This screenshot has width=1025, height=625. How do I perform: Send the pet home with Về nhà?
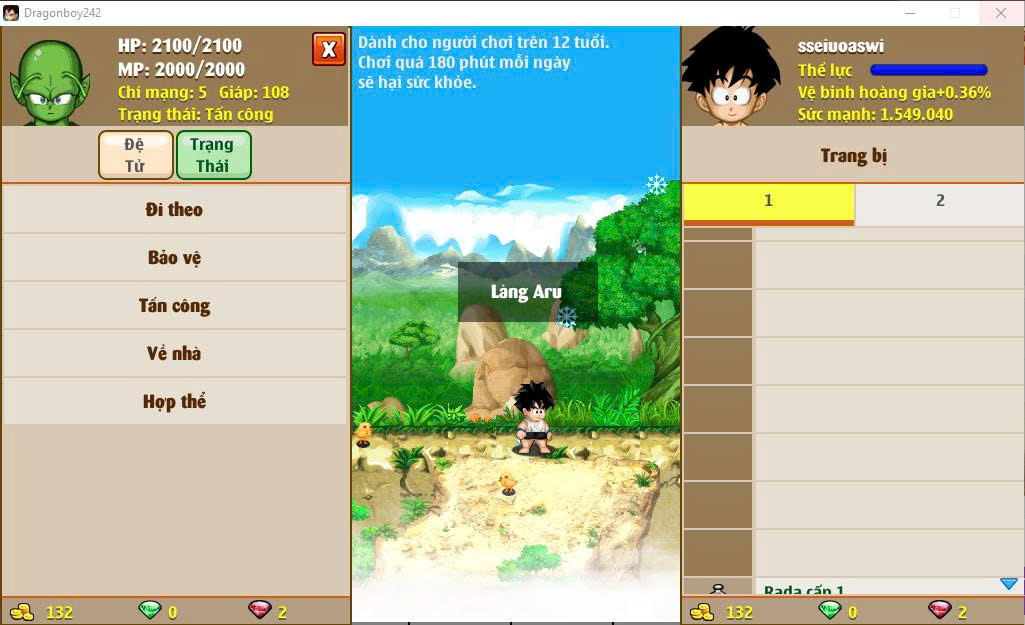pos(174,354)
